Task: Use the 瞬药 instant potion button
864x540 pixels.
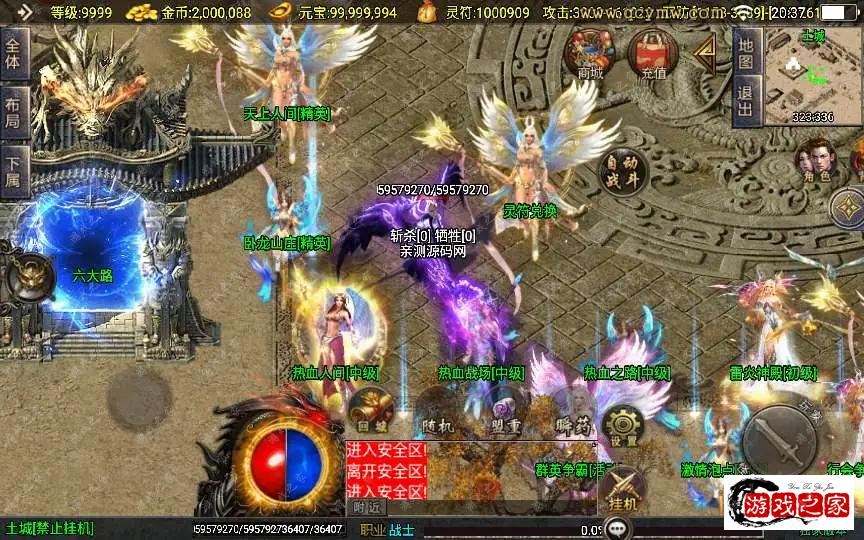Action: pos(571,415)
